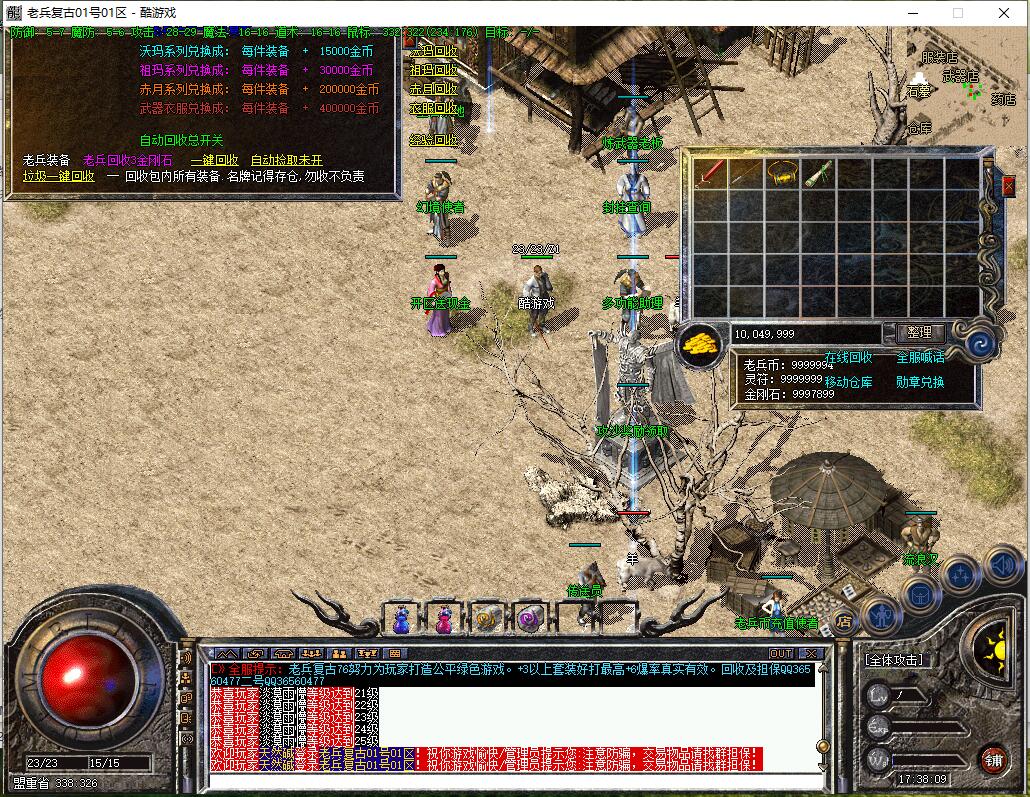Screen dimensions: 1030x797
Task: Select the red sword in the bag
Action: point(711,172)
